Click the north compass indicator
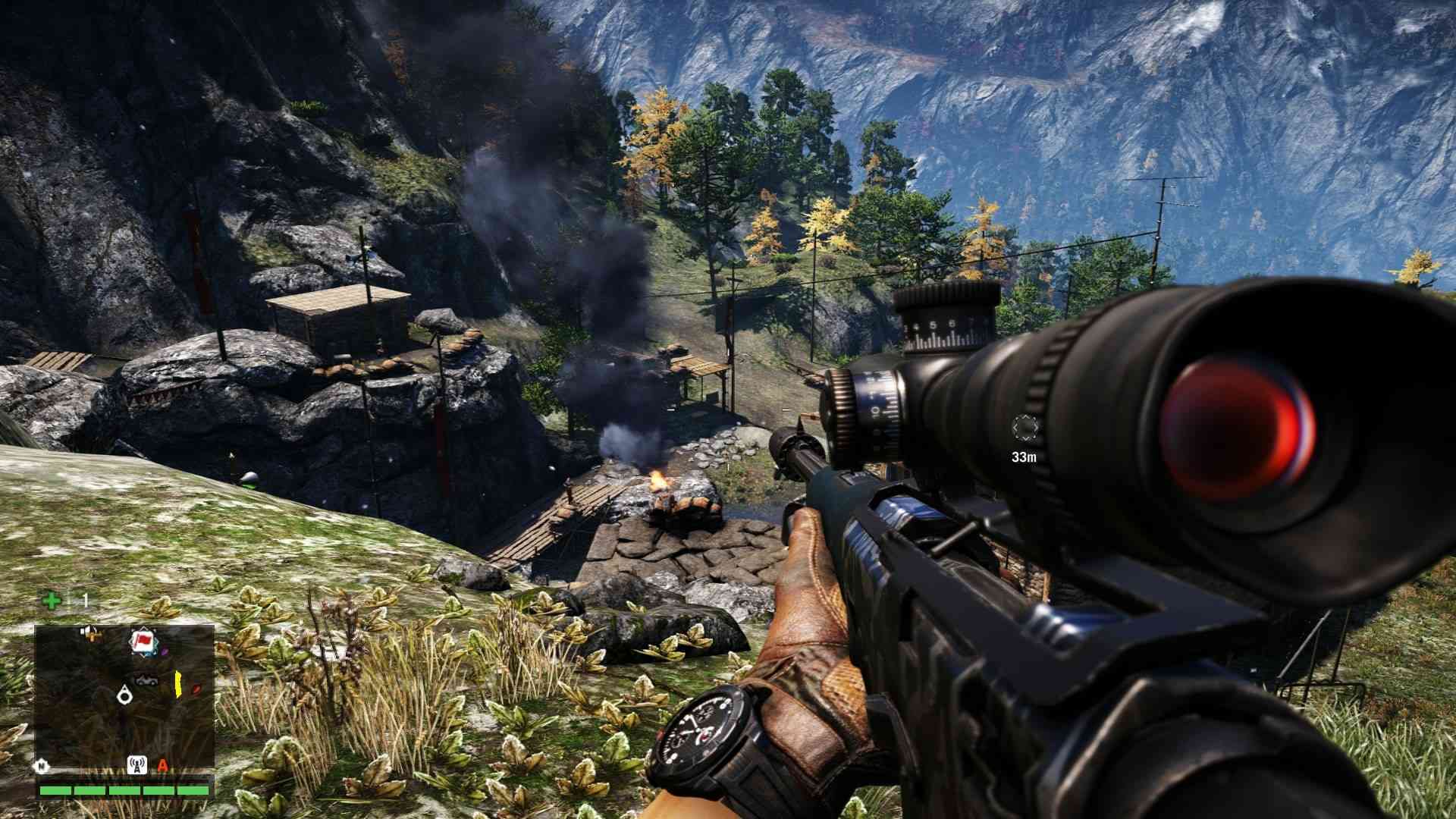1456x819 pixels. click(40, 764)
